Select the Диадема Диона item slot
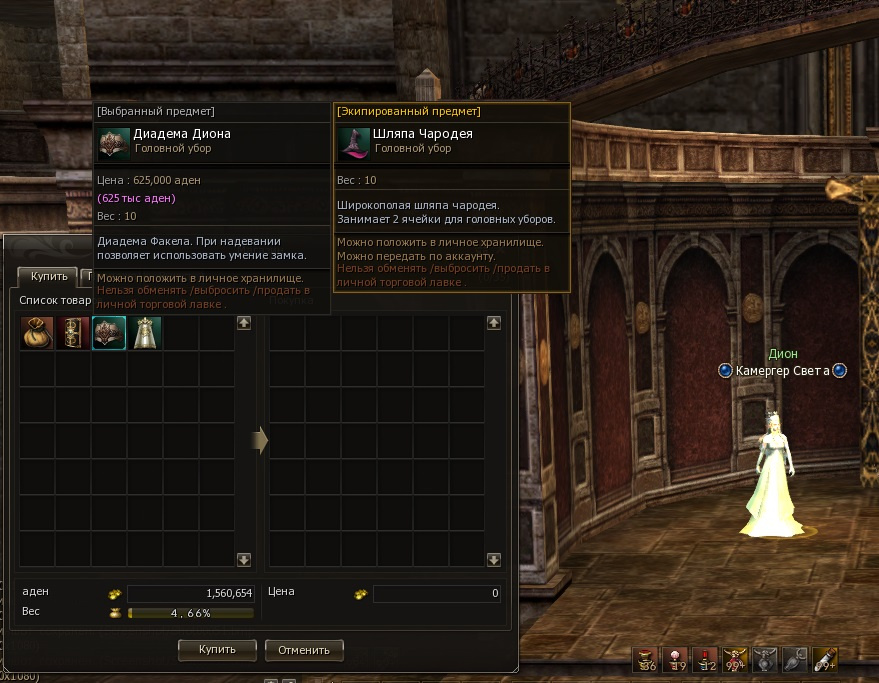The image size is (879, 683). pyautogui.click(x=109, y=333)
